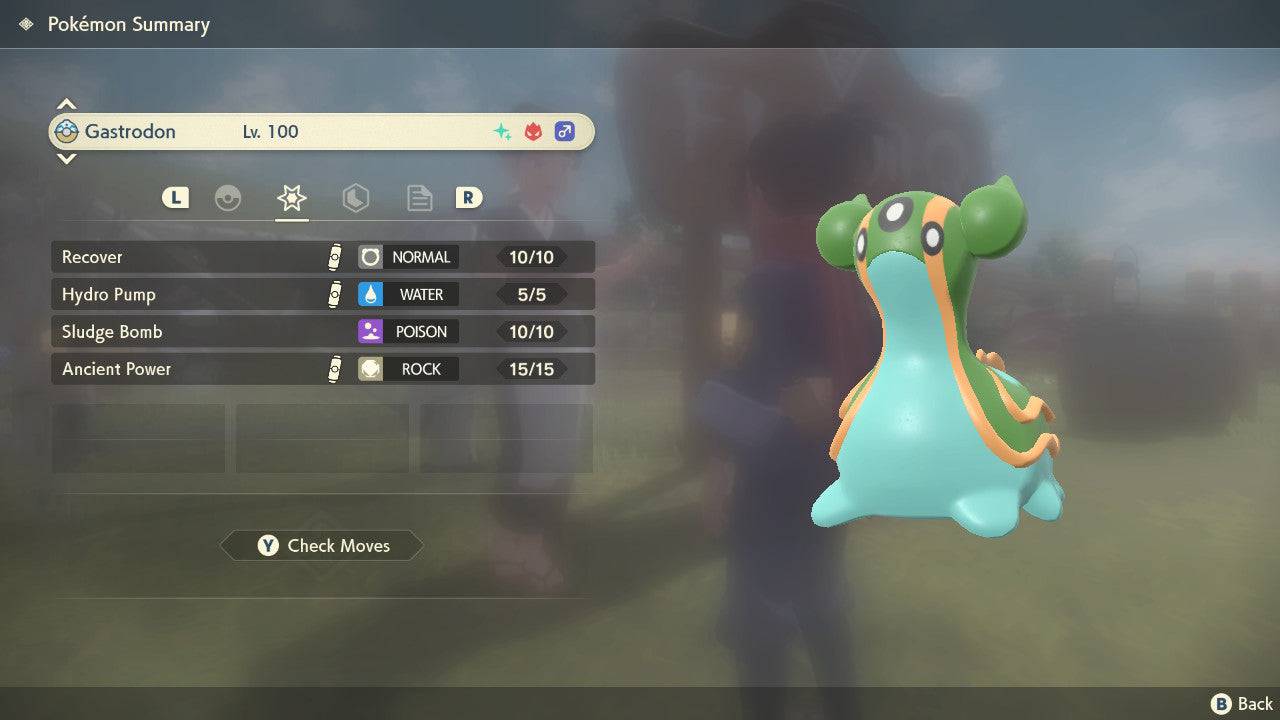Screen dimensions: 1280x720
Task: Go to next Pokémon with down arrow
Action: click(x=66, y=158)
